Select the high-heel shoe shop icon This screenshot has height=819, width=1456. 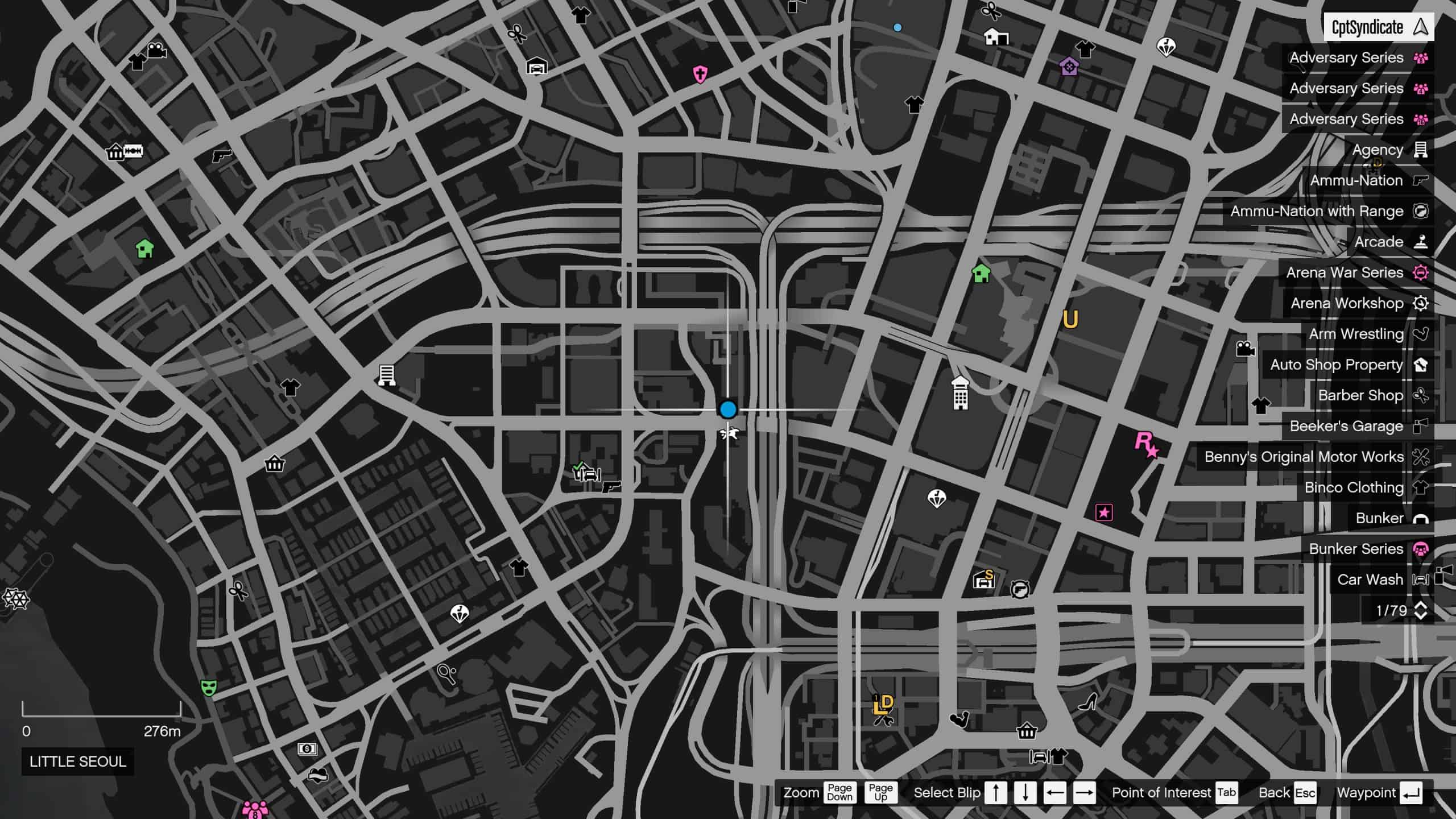pos(1089,702)
